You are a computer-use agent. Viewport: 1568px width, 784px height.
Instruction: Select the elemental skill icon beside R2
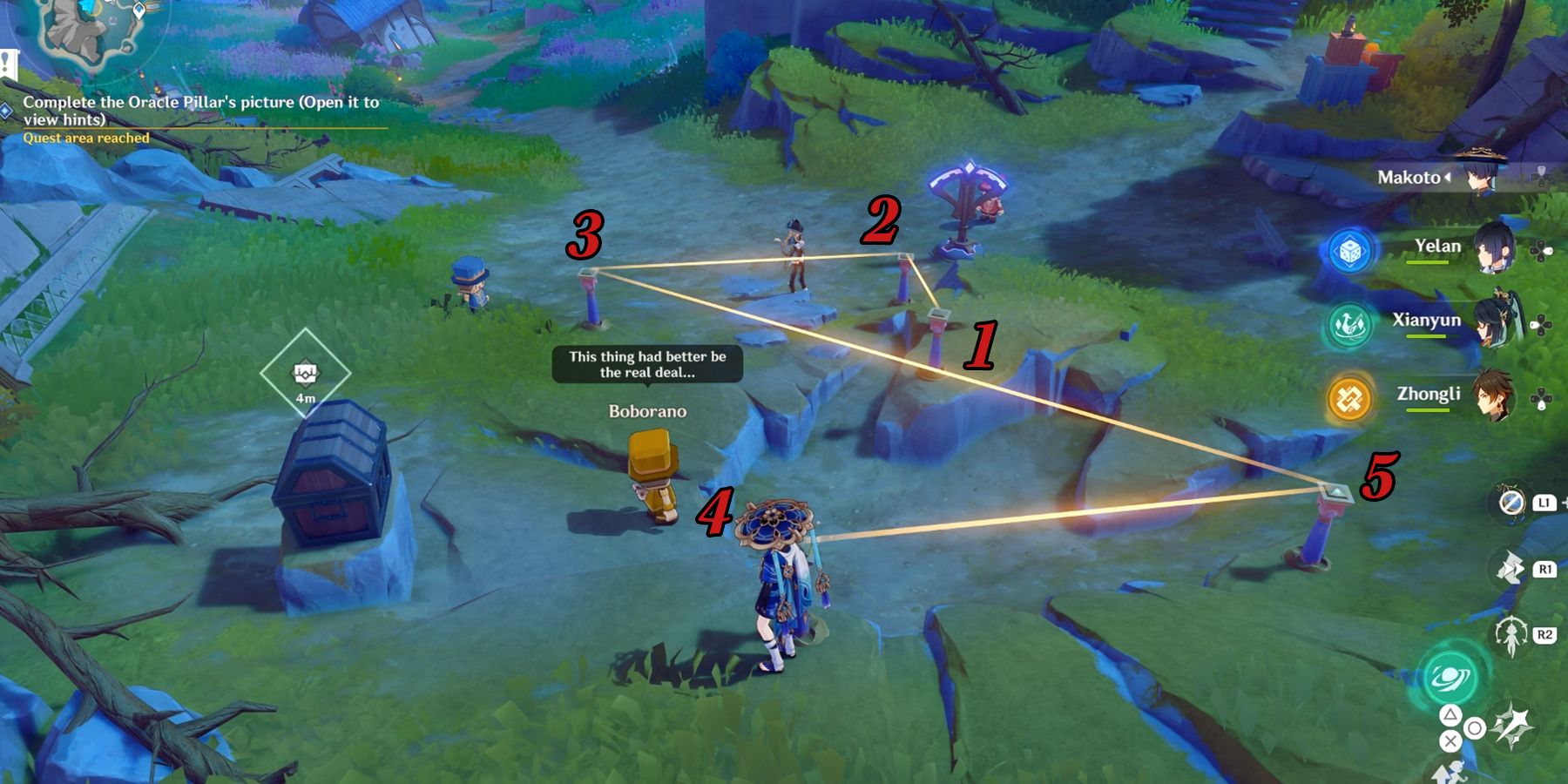coord(1510,636)
